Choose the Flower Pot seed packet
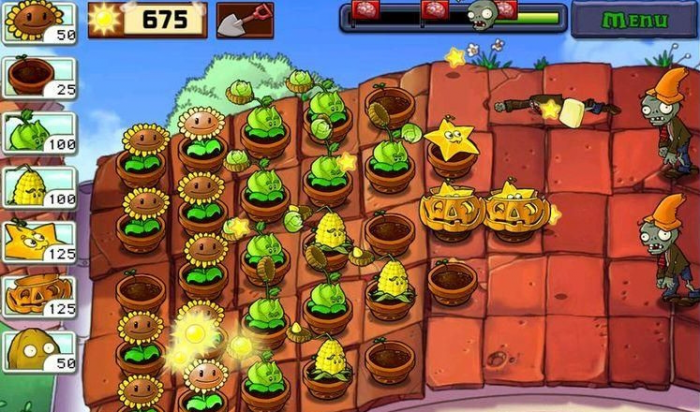The width and height of the screenshot is (700, 412). [38, 77]
